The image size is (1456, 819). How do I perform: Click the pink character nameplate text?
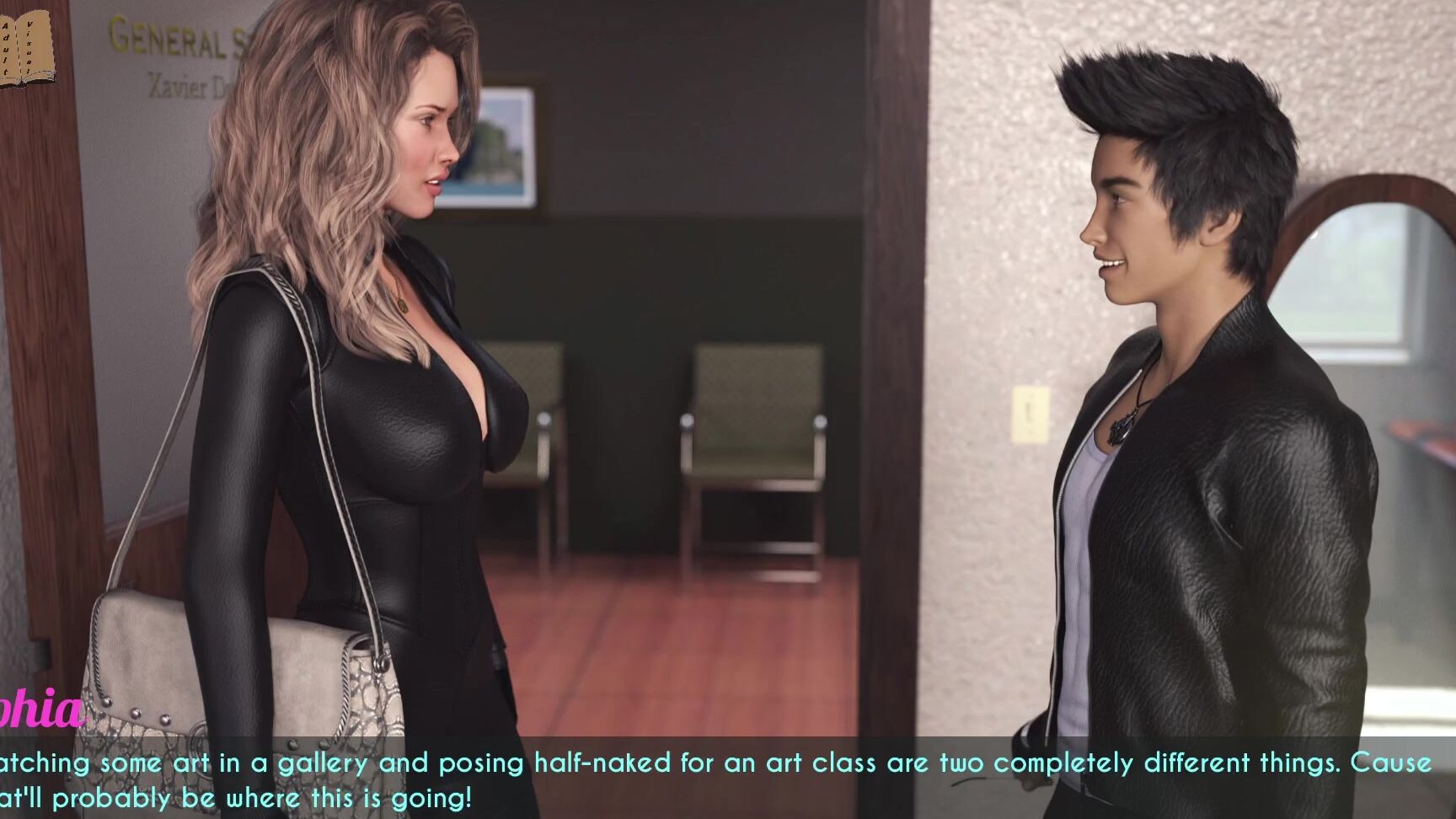coord(38,712)
